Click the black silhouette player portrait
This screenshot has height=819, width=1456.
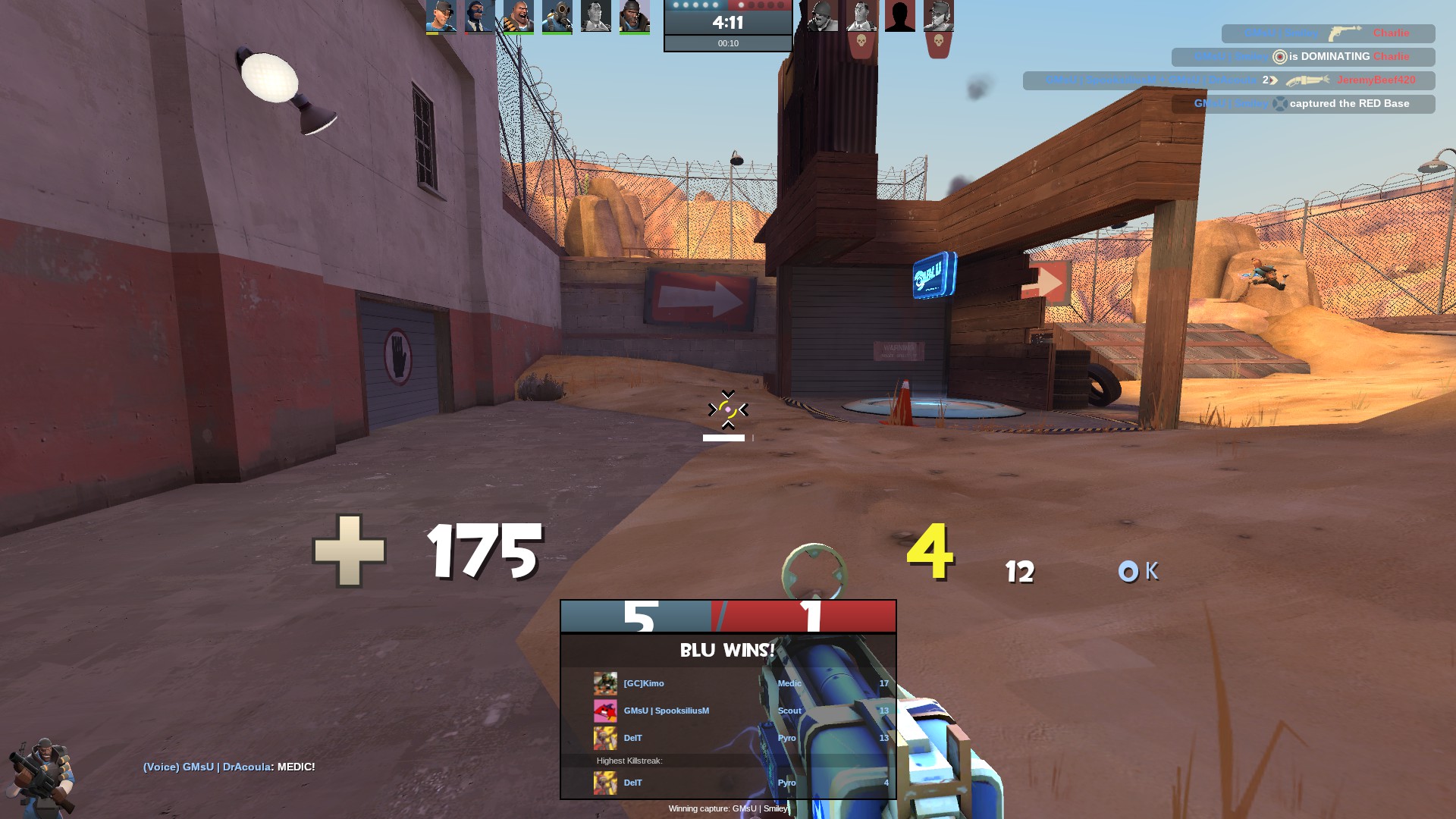[899, 16]
